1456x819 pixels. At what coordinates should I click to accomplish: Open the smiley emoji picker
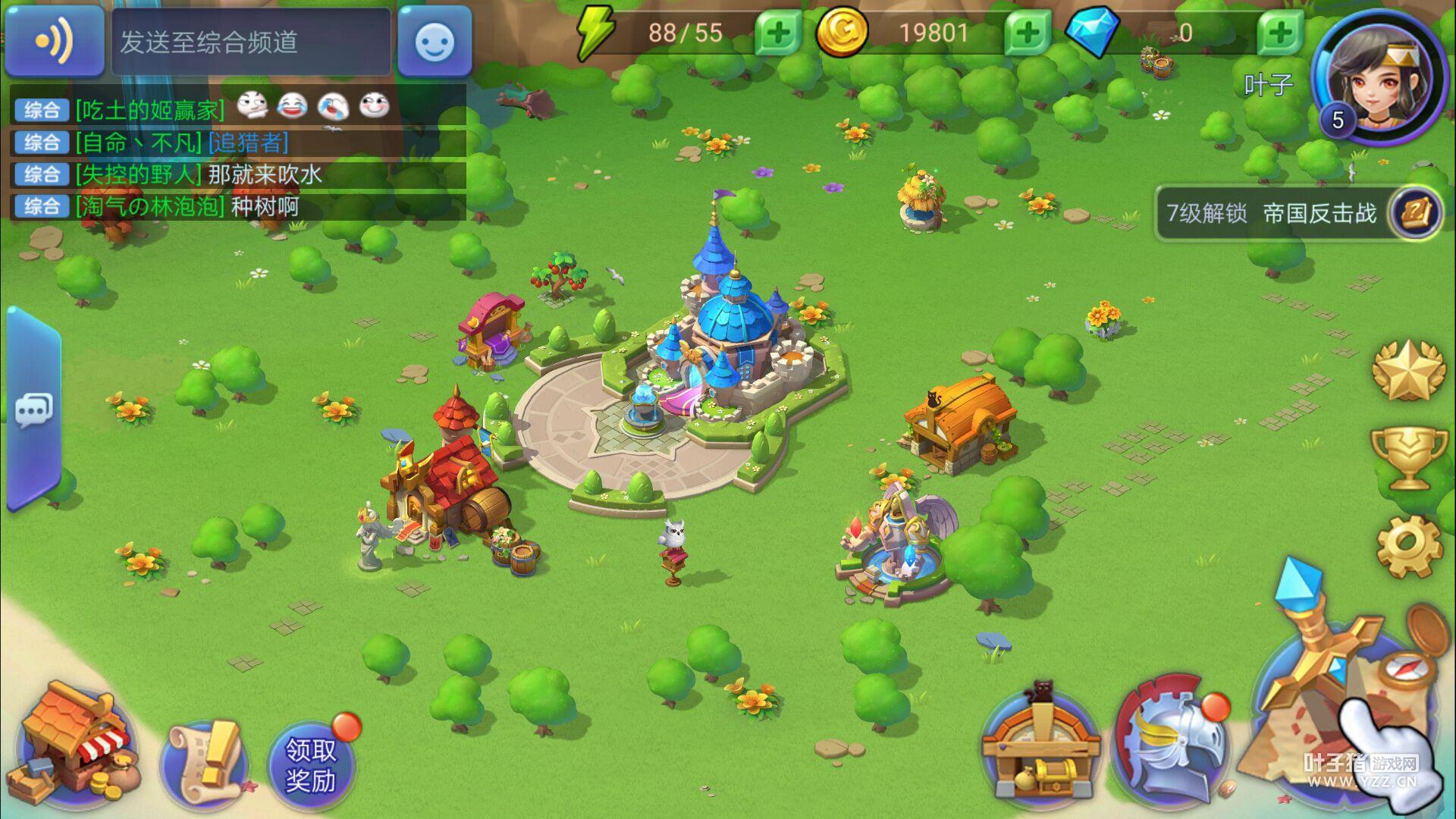pyautogui.click(x=435, y=42)
